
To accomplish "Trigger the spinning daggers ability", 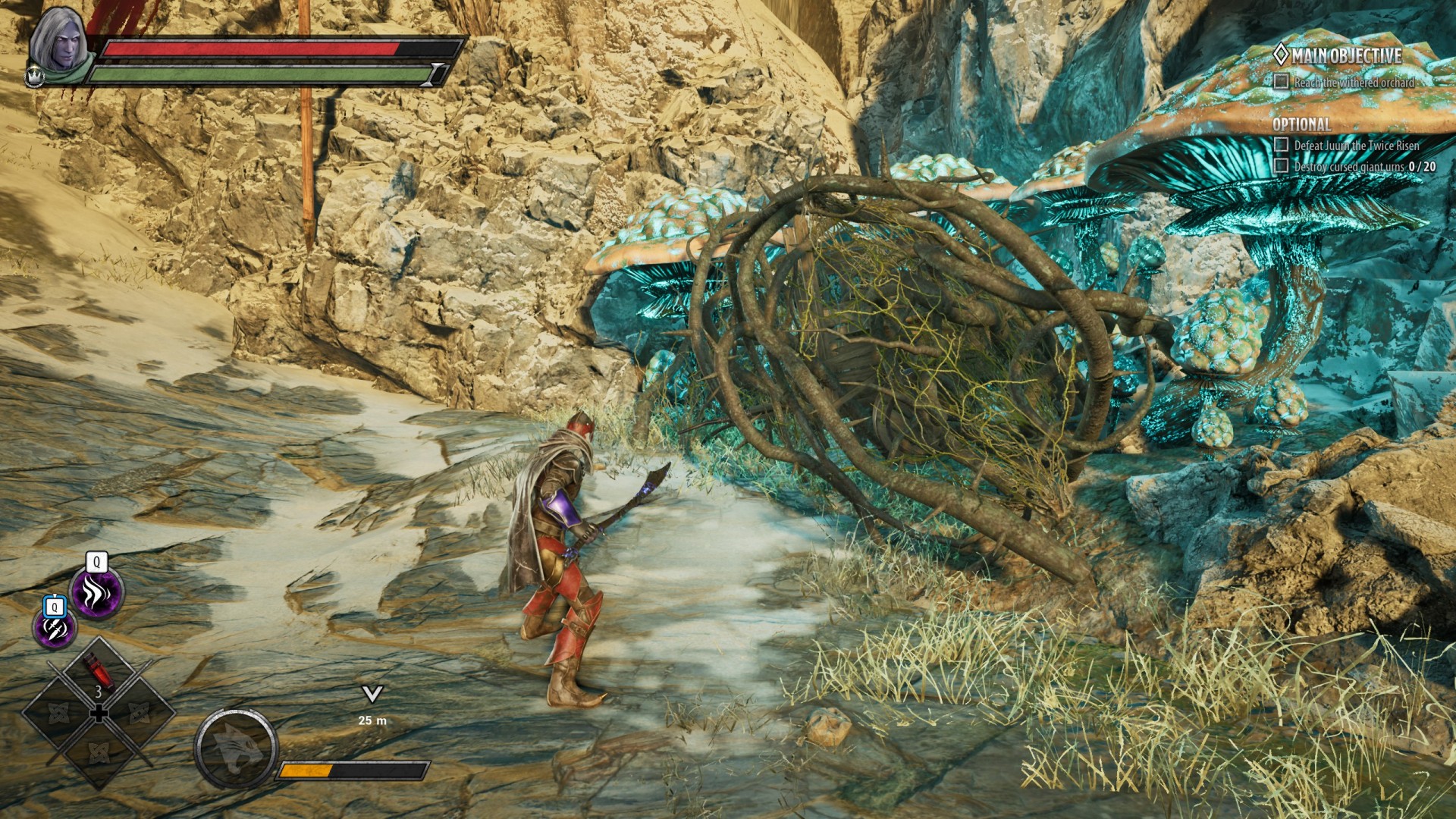I will point(55,628).
